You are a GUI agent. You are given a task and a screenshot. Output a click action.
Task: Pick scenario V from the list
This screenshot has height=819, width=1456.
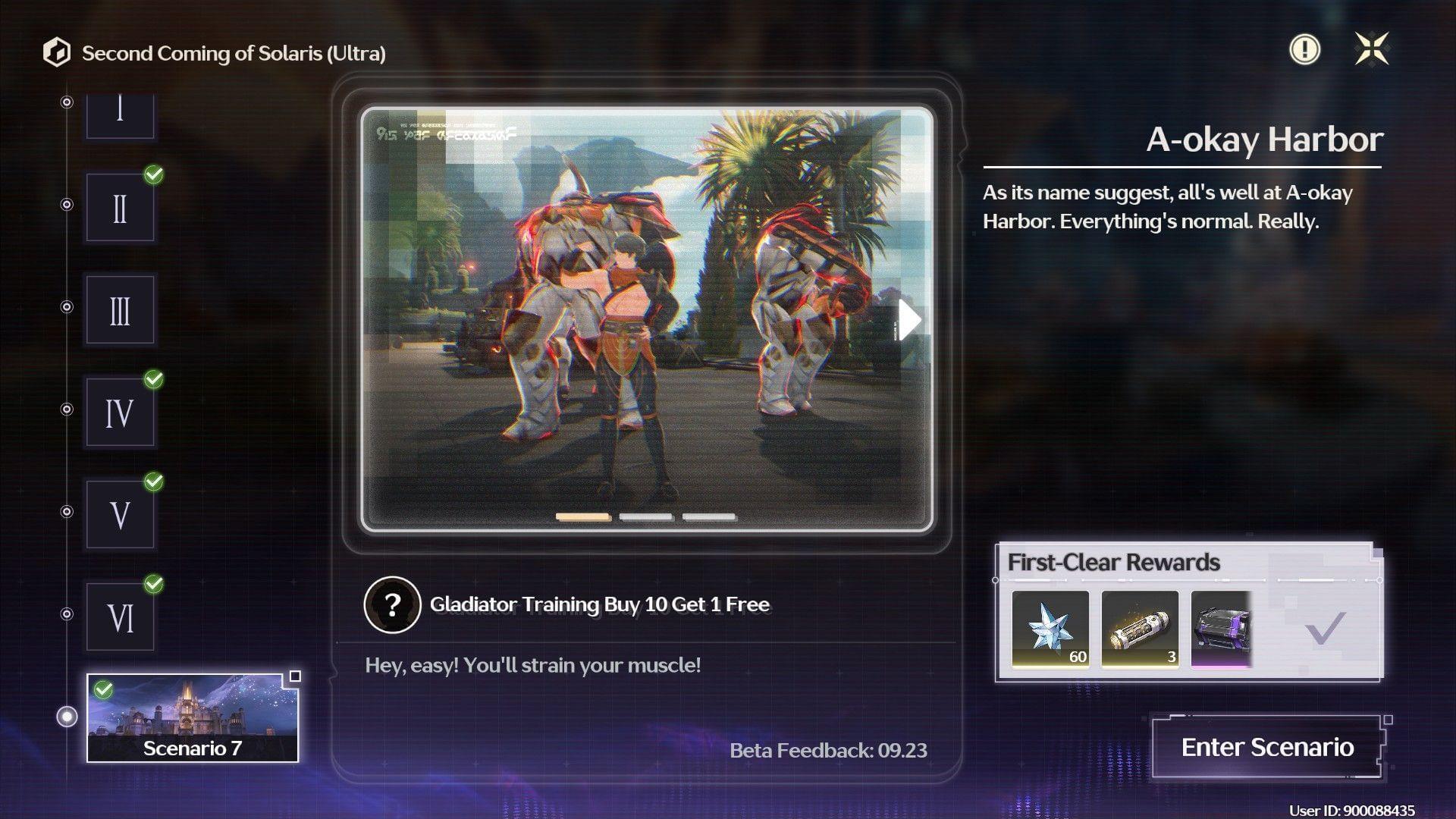point(120,515)
